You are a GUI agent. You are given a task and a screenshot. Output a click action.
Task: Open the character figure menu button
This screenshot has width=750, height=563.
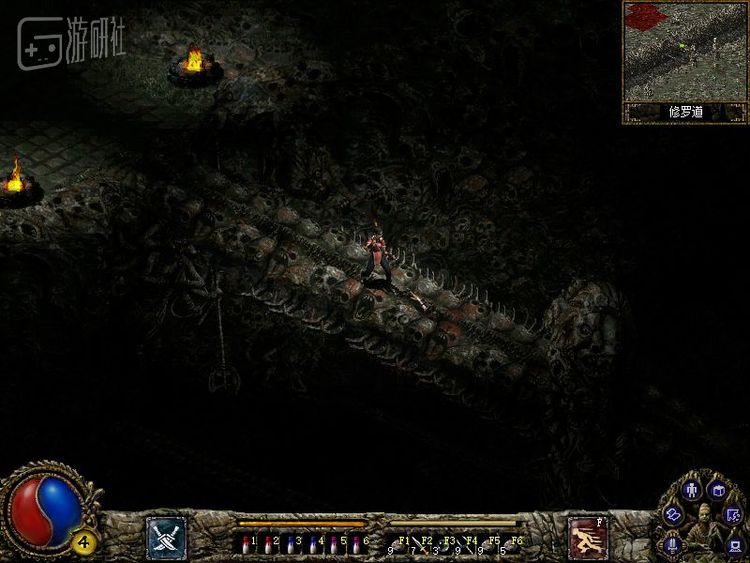click(691, 490)
